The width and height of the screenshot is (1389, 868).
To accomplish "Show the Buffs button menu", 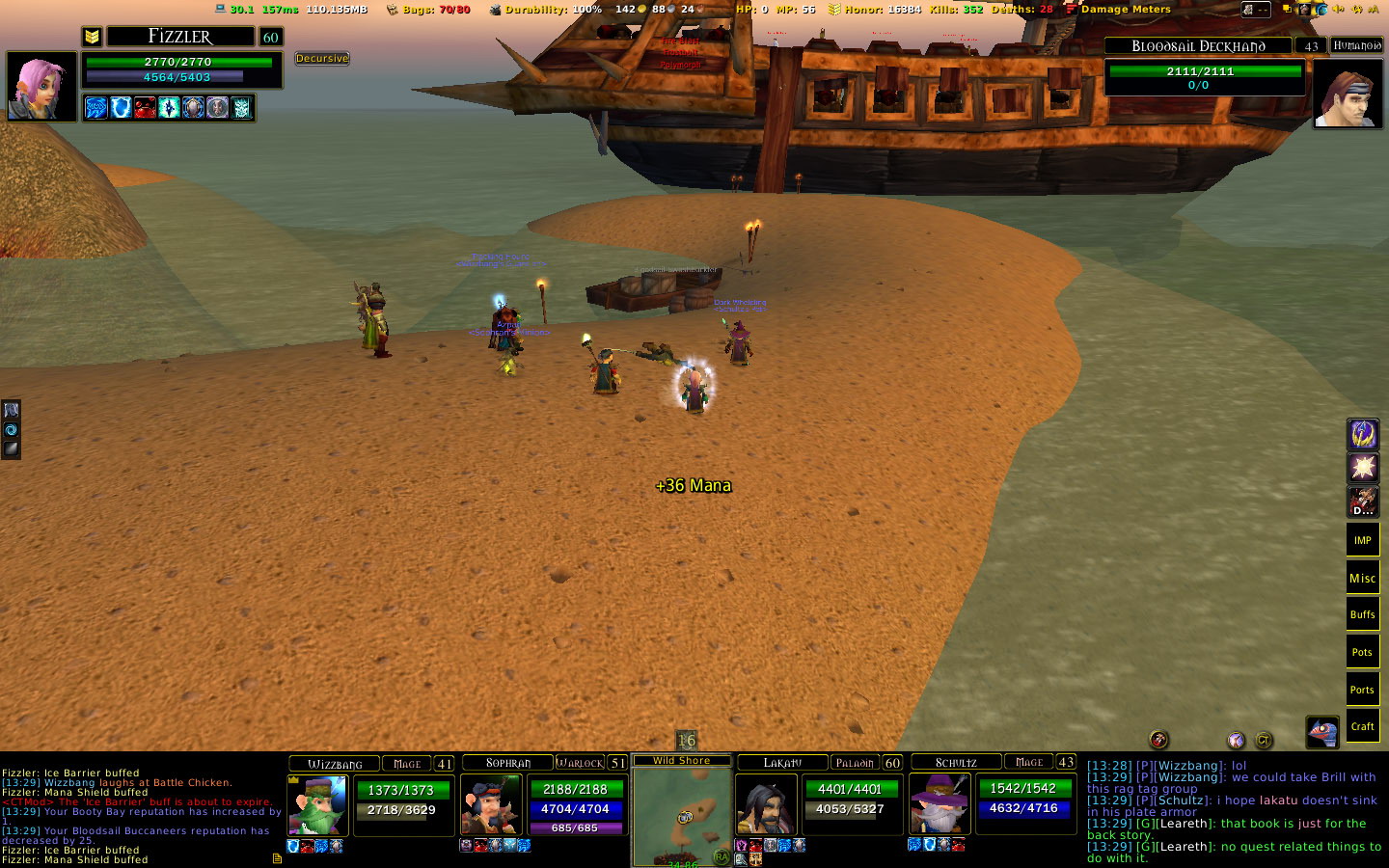I will [x=1362, y=615].
